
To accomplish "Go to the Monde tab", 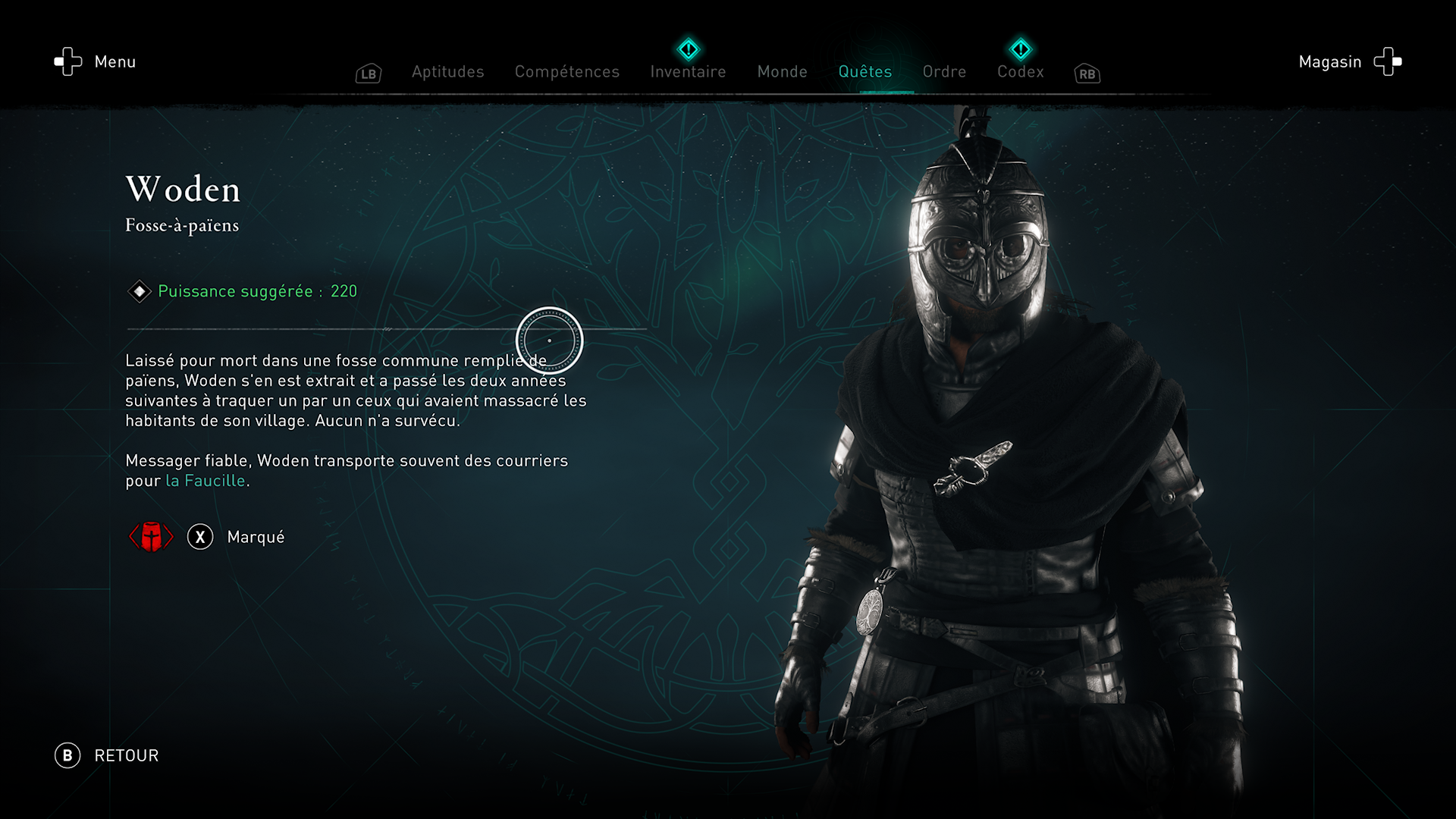I will pyautogui.click(x=782, y=72).
